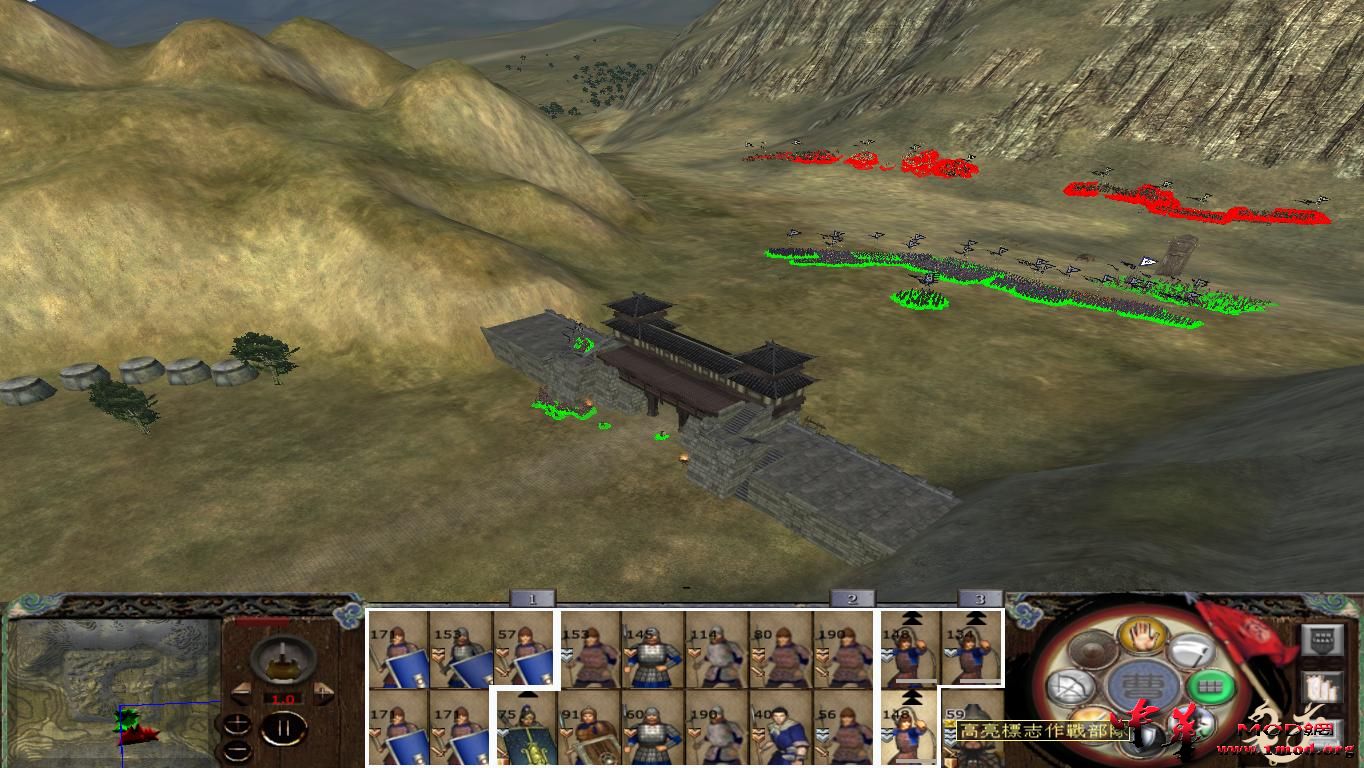Viewport: 1364px width, 768px height.
Task: Open the shield panel icon at top right
Action: tap(1322, 639)
